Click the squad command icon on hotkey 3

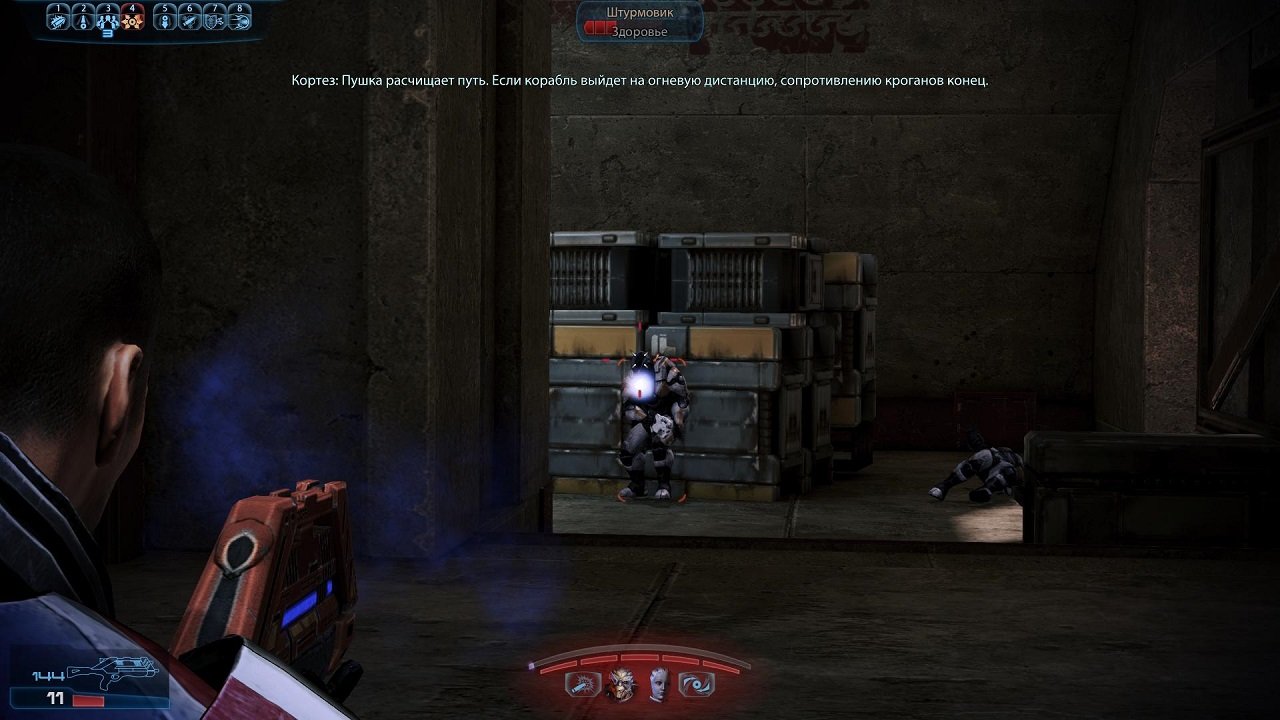click(x=107, y=20)
